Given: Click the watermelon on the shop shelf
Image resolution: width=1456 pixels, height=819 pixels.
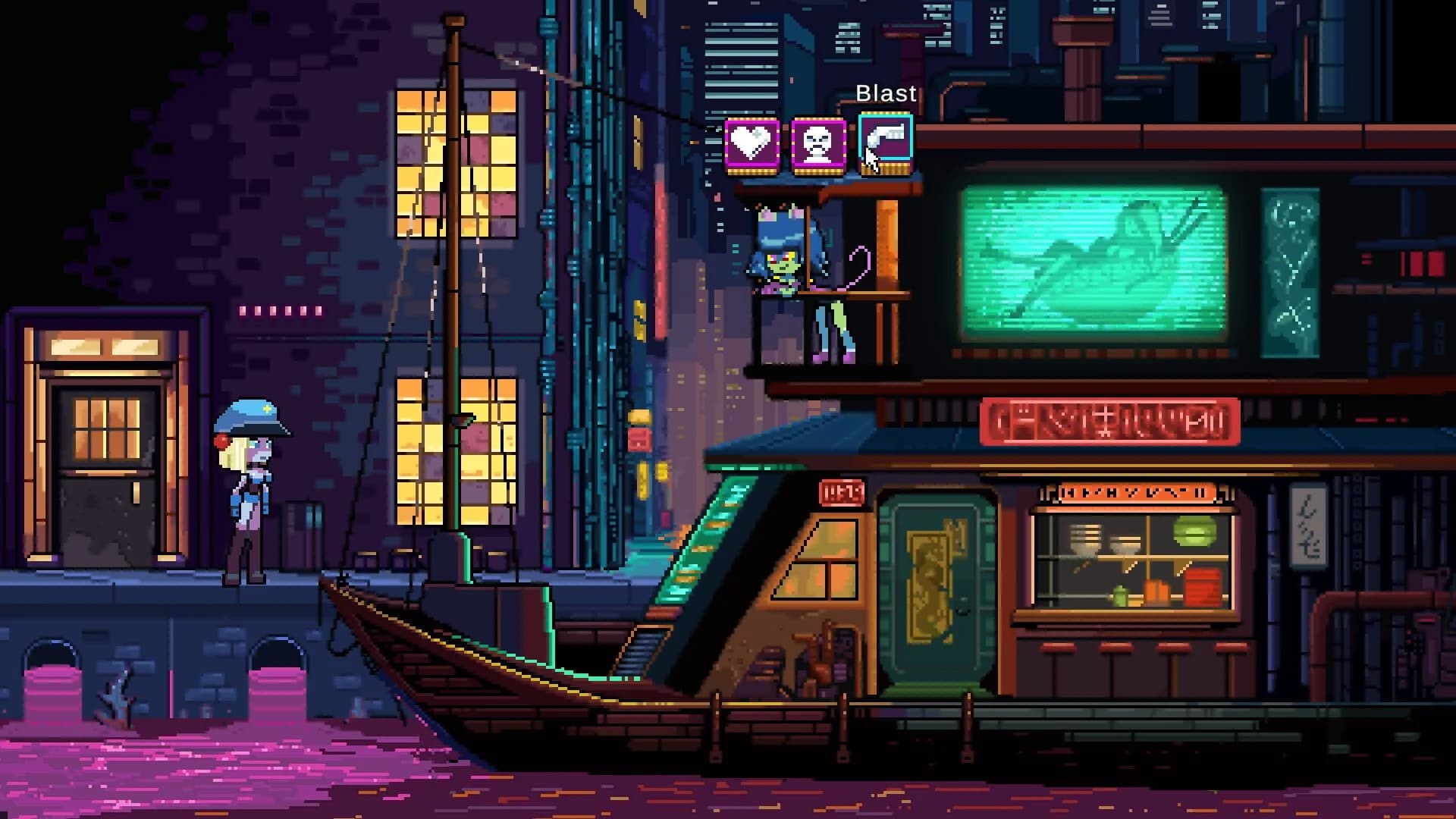Looking at the screenshot, I should point(1194,531).
